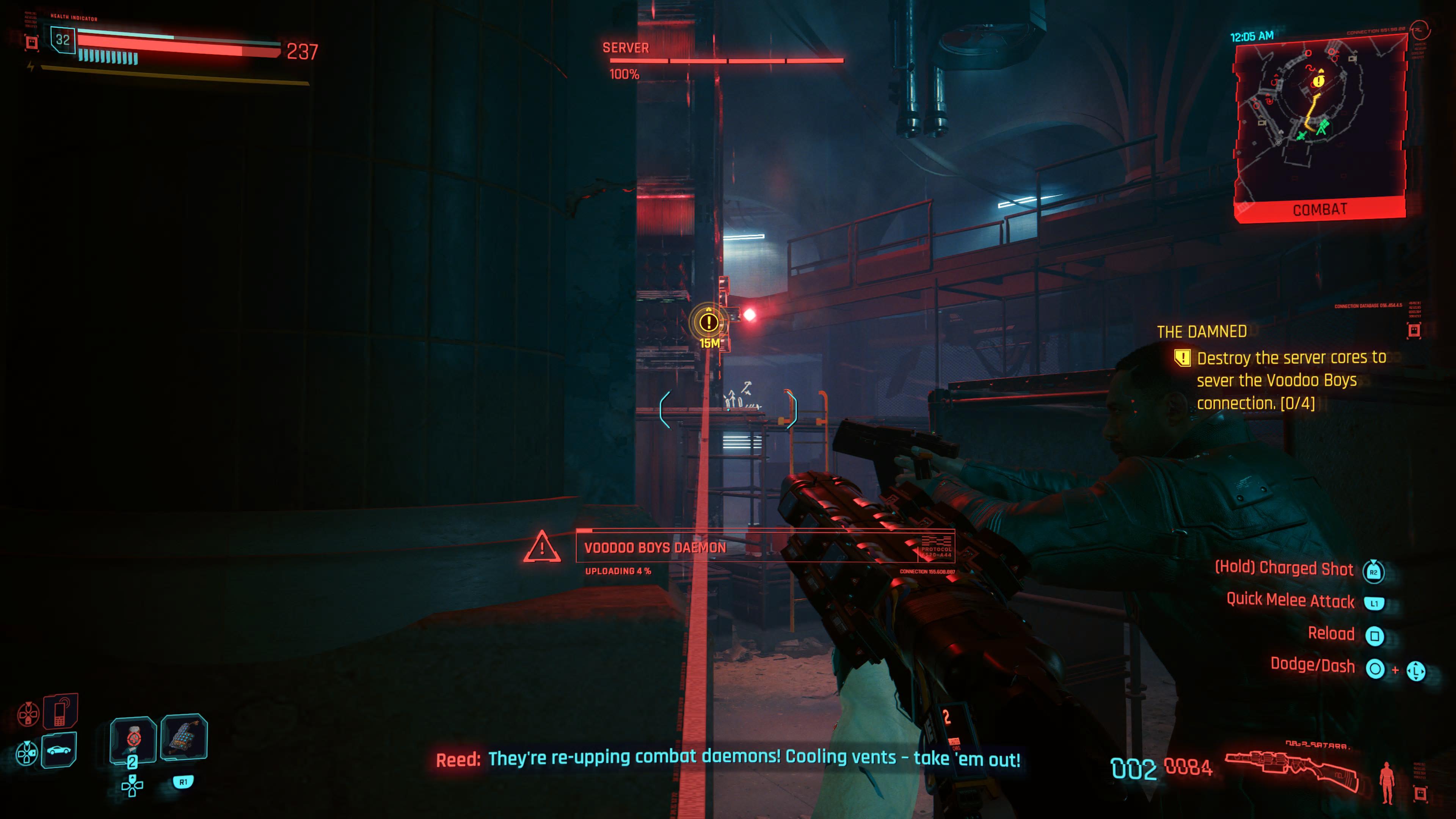Select the grenade quick slot
The height and width of the screenshot is (819, 1456).
[x=184, y=736]
